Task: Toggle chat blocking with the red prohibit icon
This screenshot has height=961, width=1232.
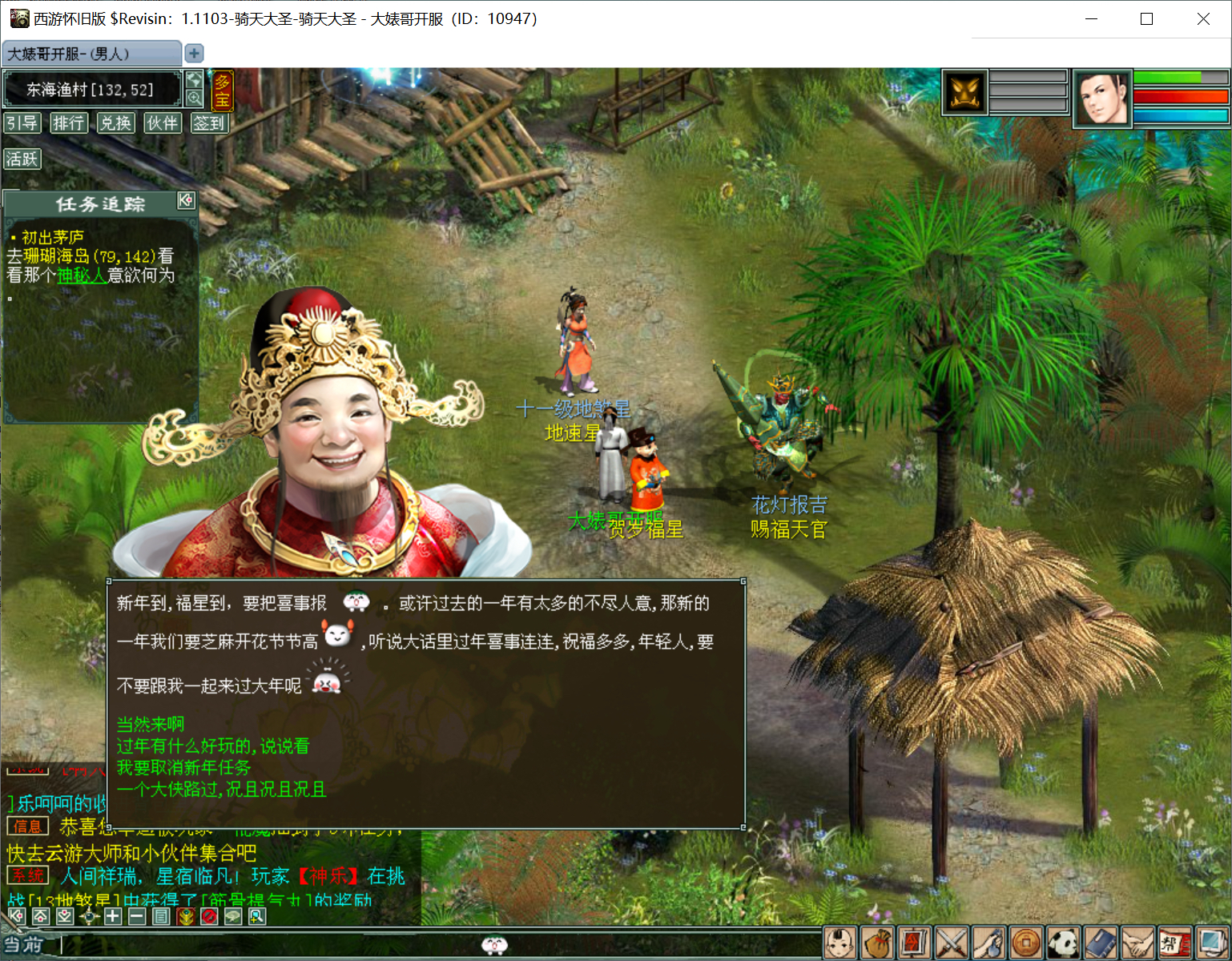Action: click(207, 917)
